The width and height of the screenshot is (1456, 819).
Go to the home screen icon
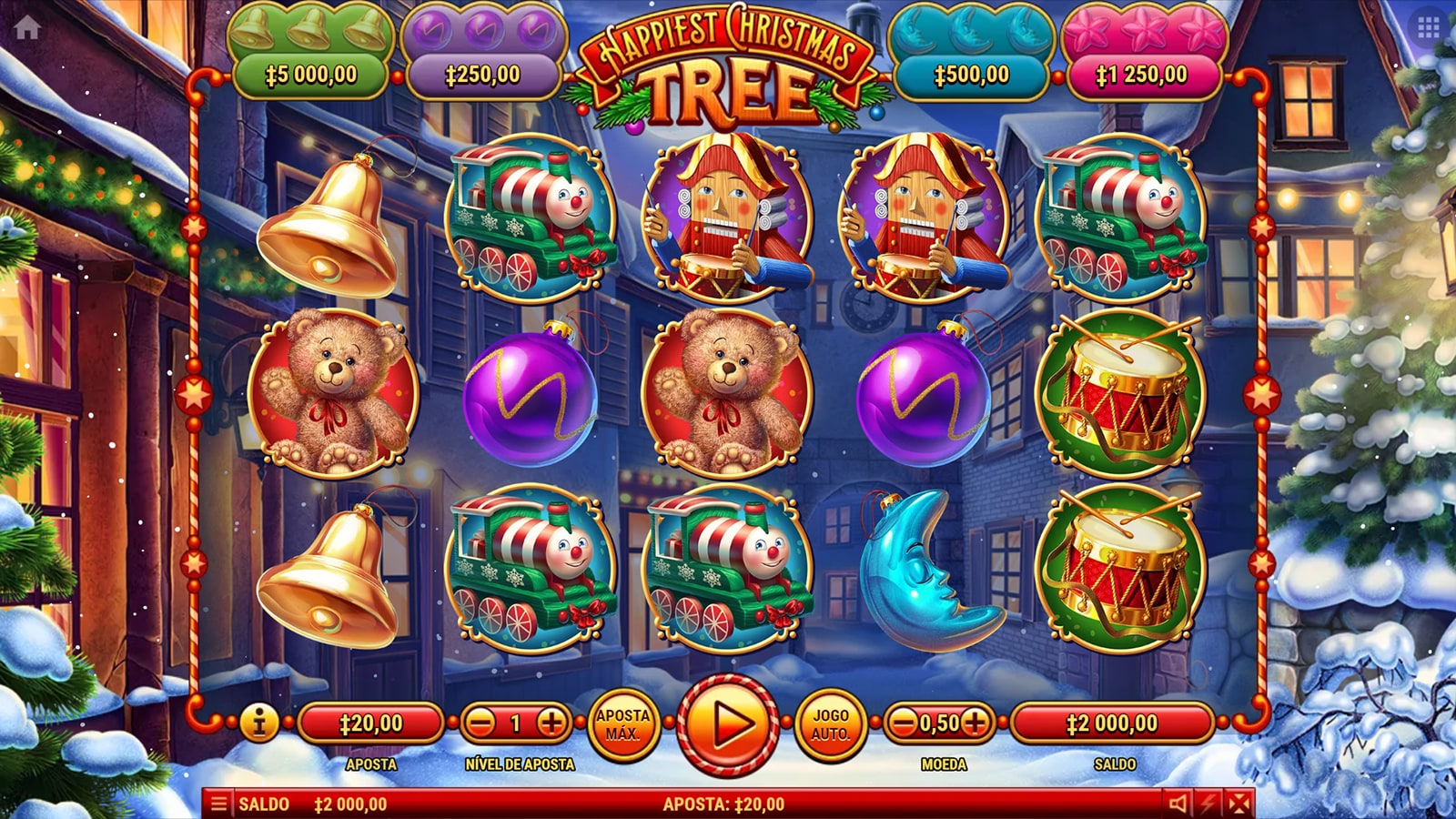click(27, 27)
